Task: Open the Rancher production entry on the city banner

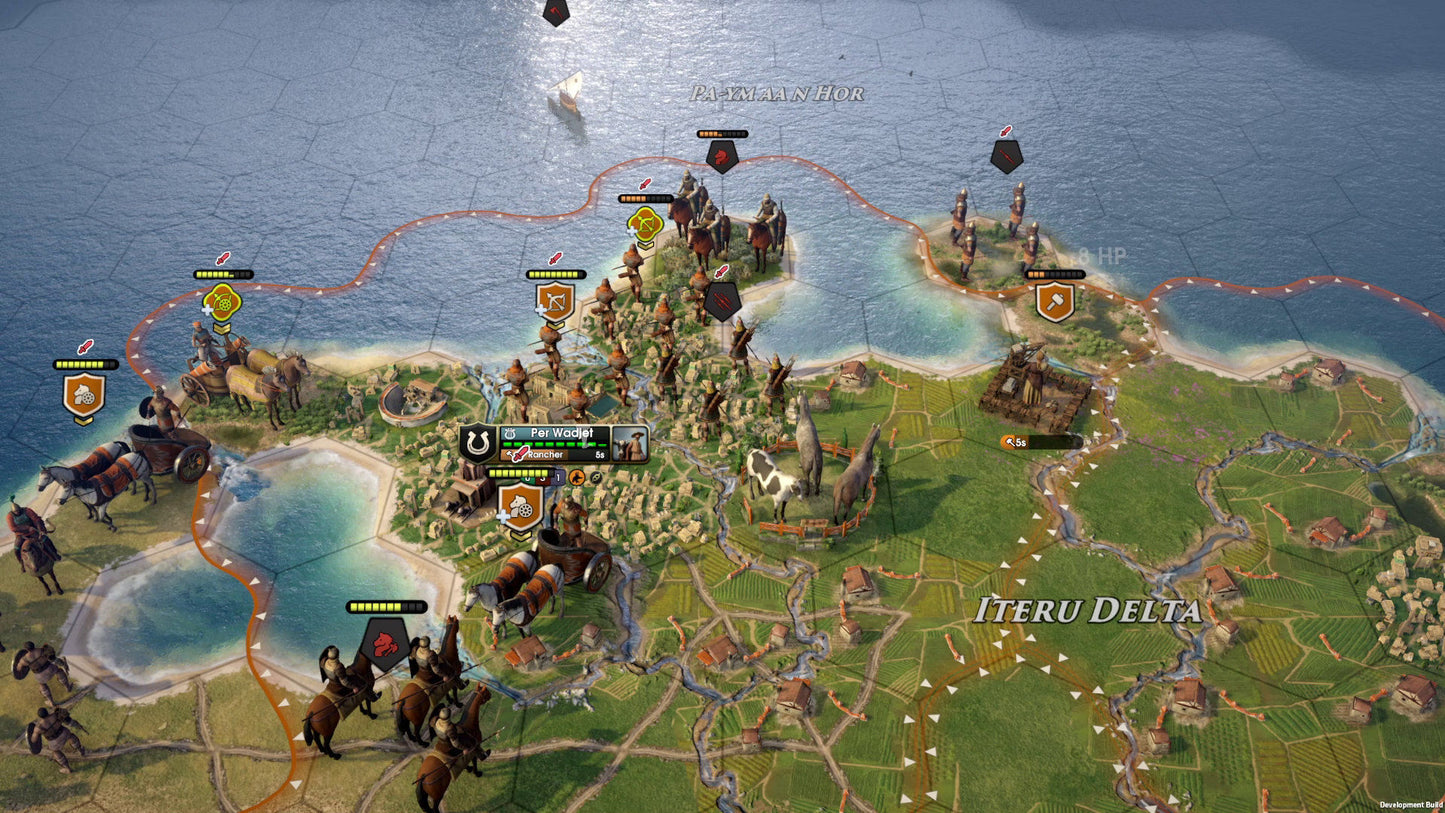Action: [548, 453]
